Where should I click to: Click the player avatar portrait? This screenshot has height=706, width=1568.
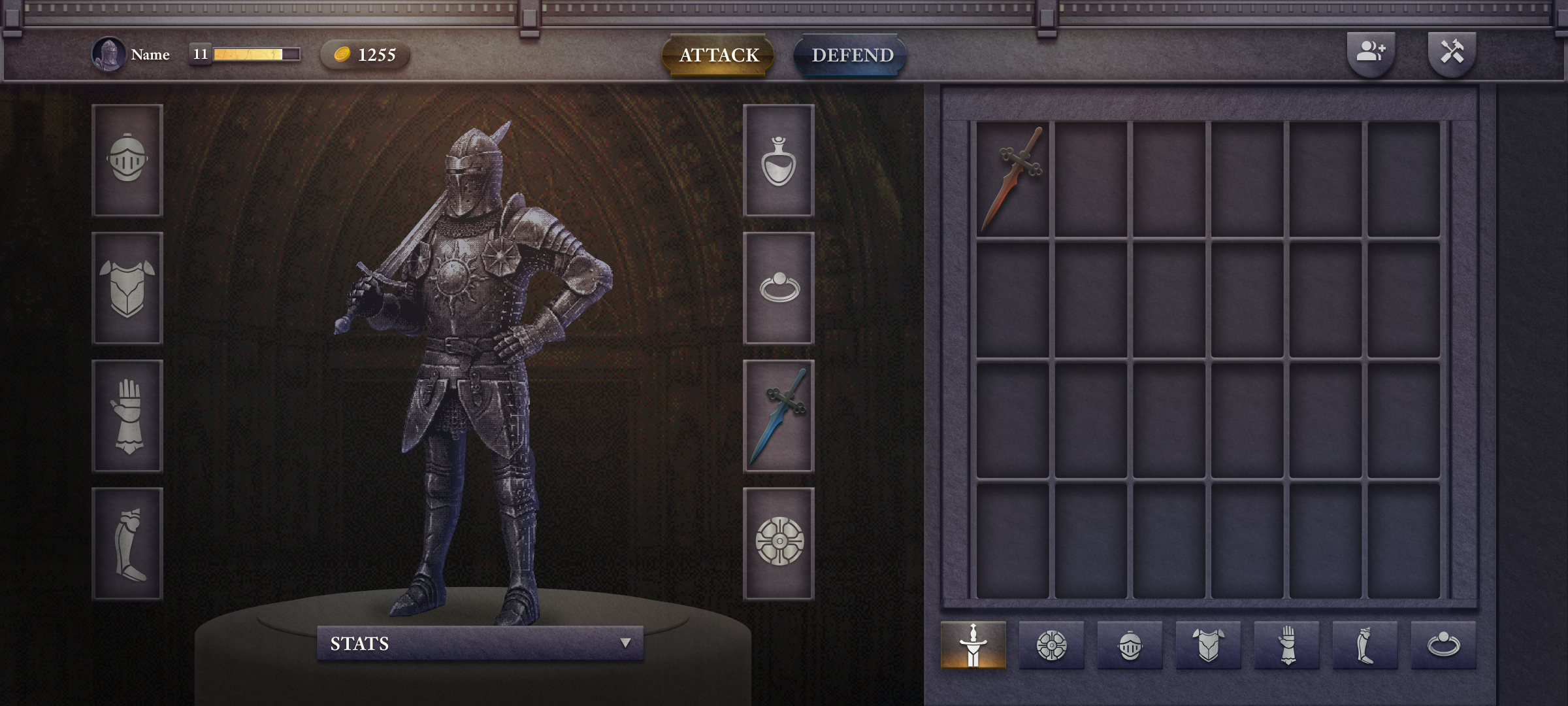pos(108,54)
